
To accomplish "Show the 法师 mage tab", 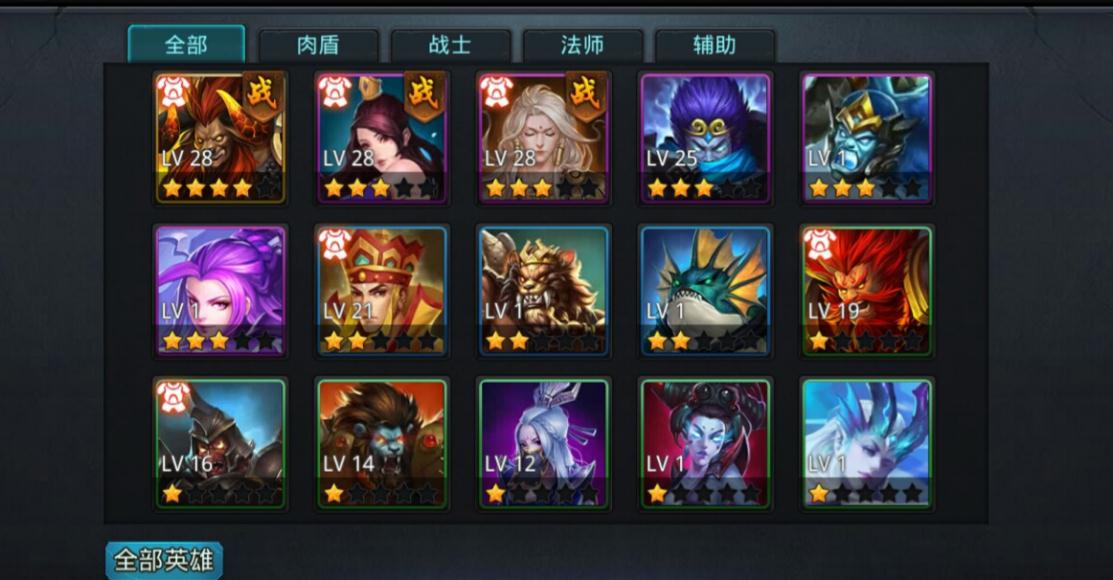I will click(x=582, y=46).
